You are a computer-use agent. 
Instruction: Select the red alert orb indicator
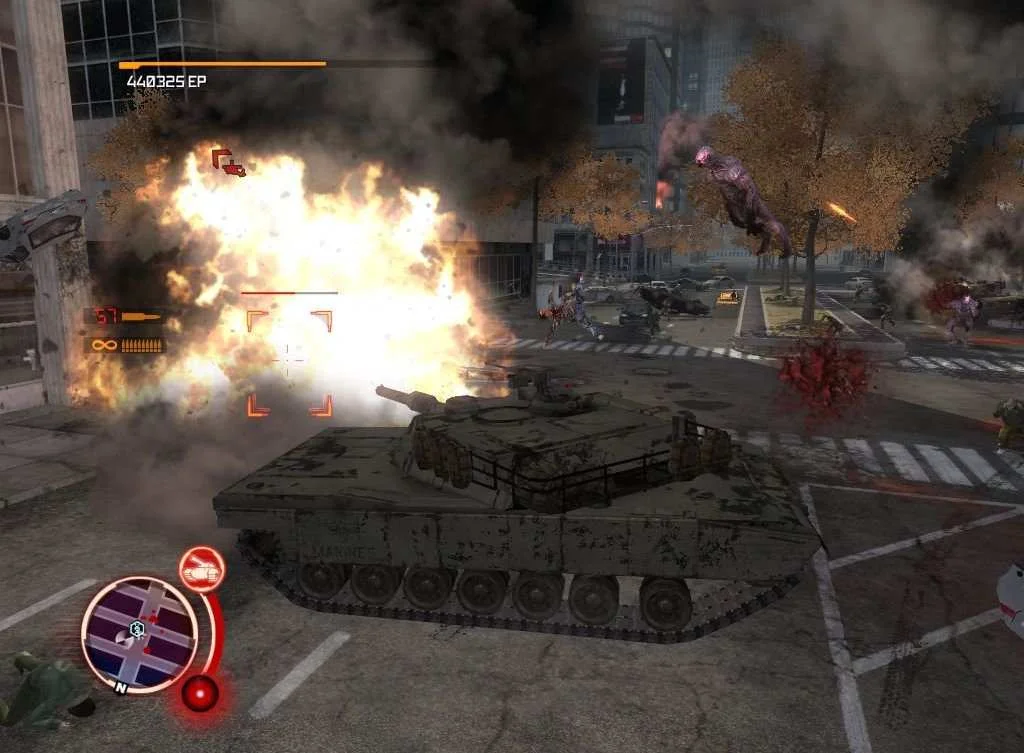200,692
